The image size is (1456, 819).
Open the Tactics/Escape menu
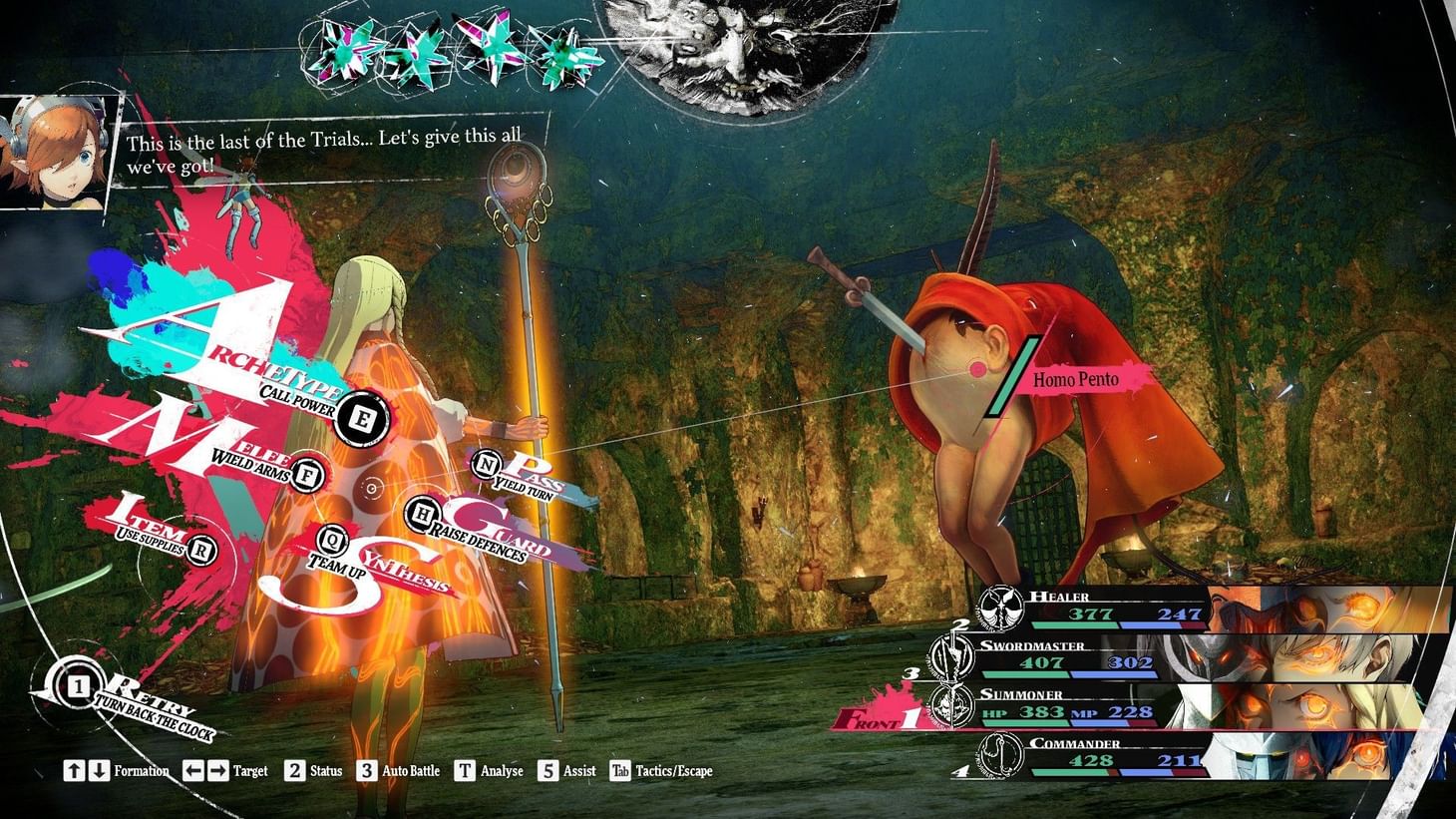pyautogui.click(x=621, y=770)
